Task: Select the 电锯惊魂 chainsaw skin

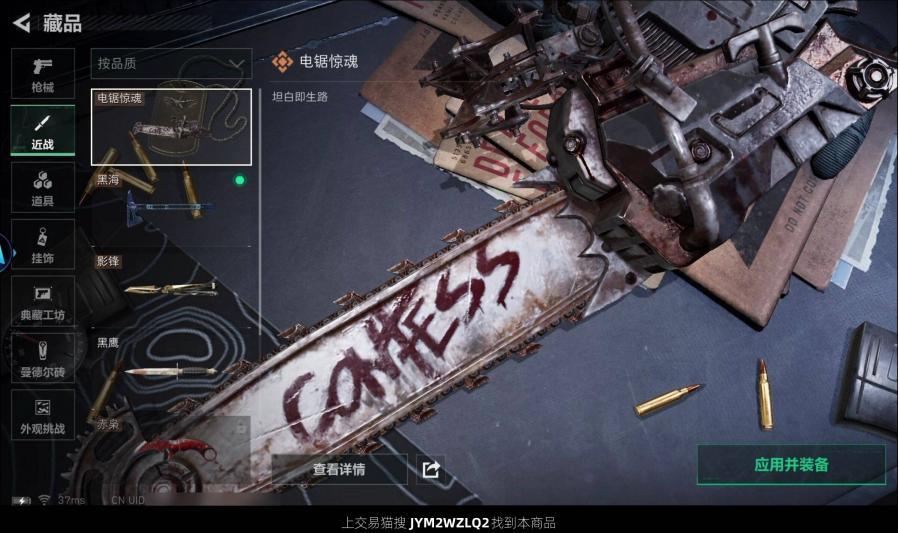Action: coord(171,127)
